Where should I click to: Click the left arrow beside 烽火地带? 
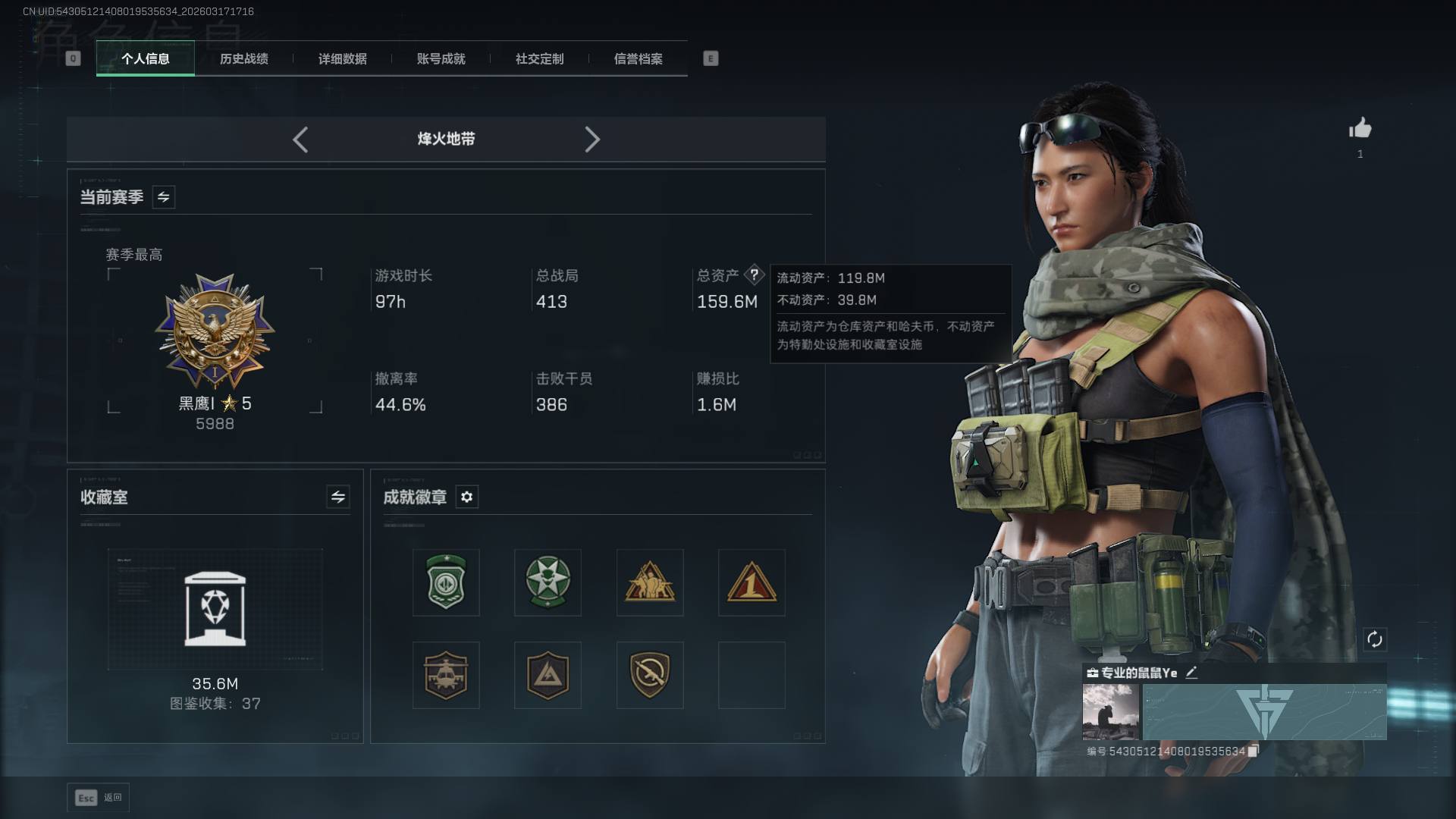(300, 140)
